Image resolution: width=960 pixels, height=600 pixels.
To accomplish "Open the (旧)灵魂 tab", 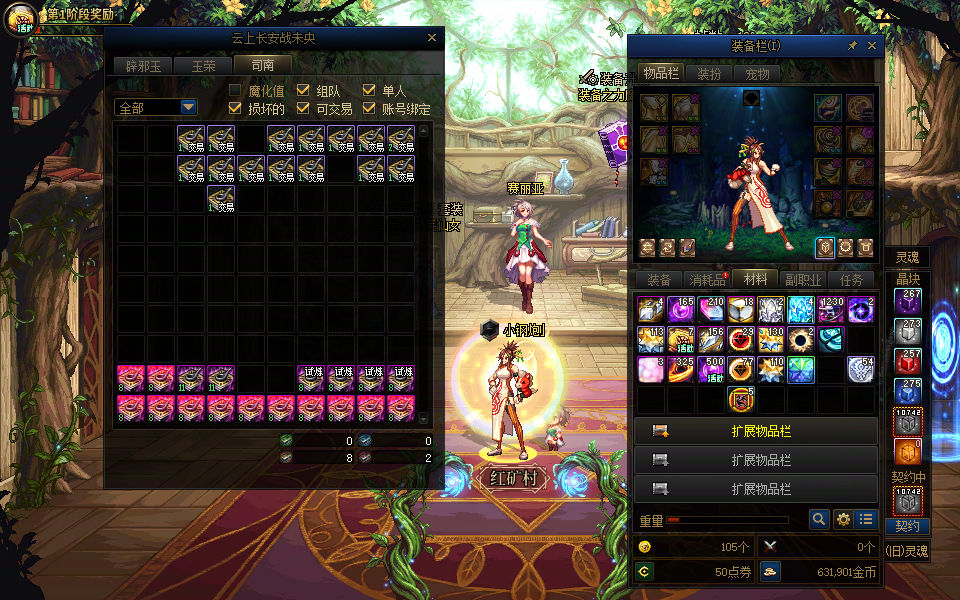I will pyautogui.click(x=907, y=550).
